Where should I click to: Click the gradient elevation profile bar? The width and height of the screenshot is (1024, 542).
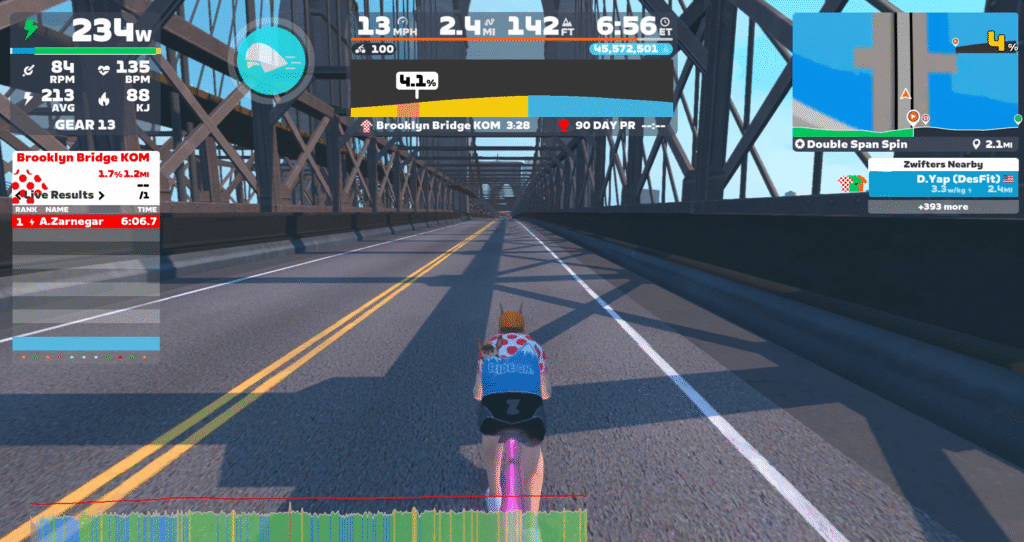(511, 104)
